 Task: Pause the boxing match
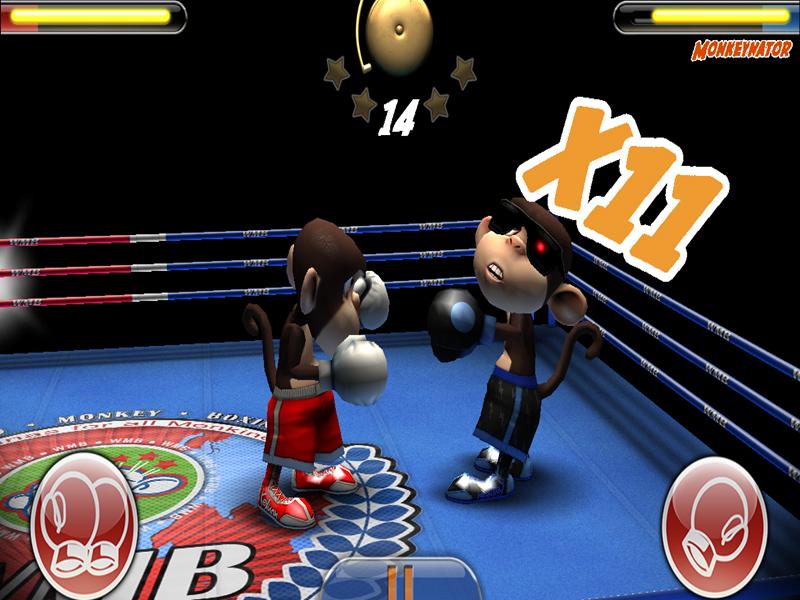coord(404,582)
